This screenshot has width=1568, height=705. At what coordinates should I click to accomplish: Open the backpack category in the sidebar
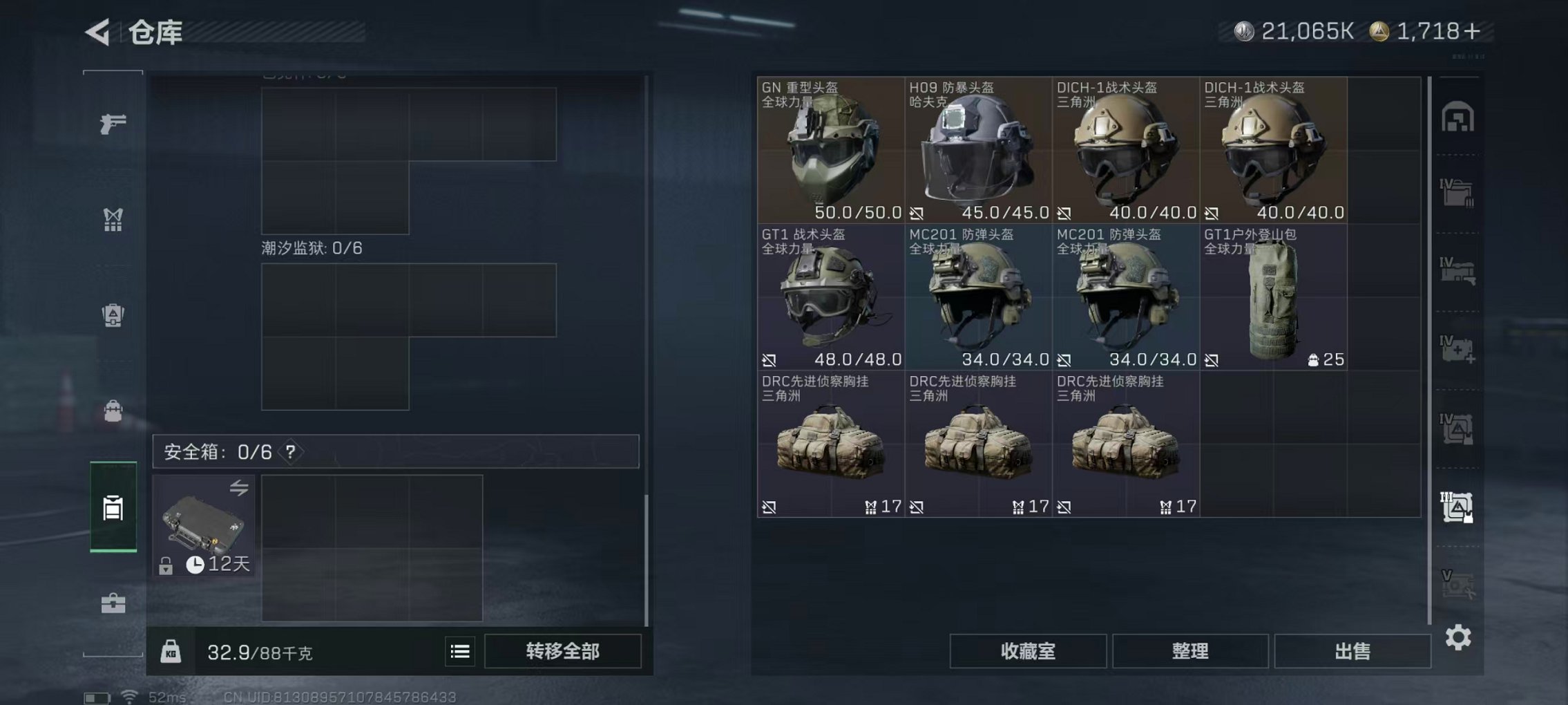113,411
